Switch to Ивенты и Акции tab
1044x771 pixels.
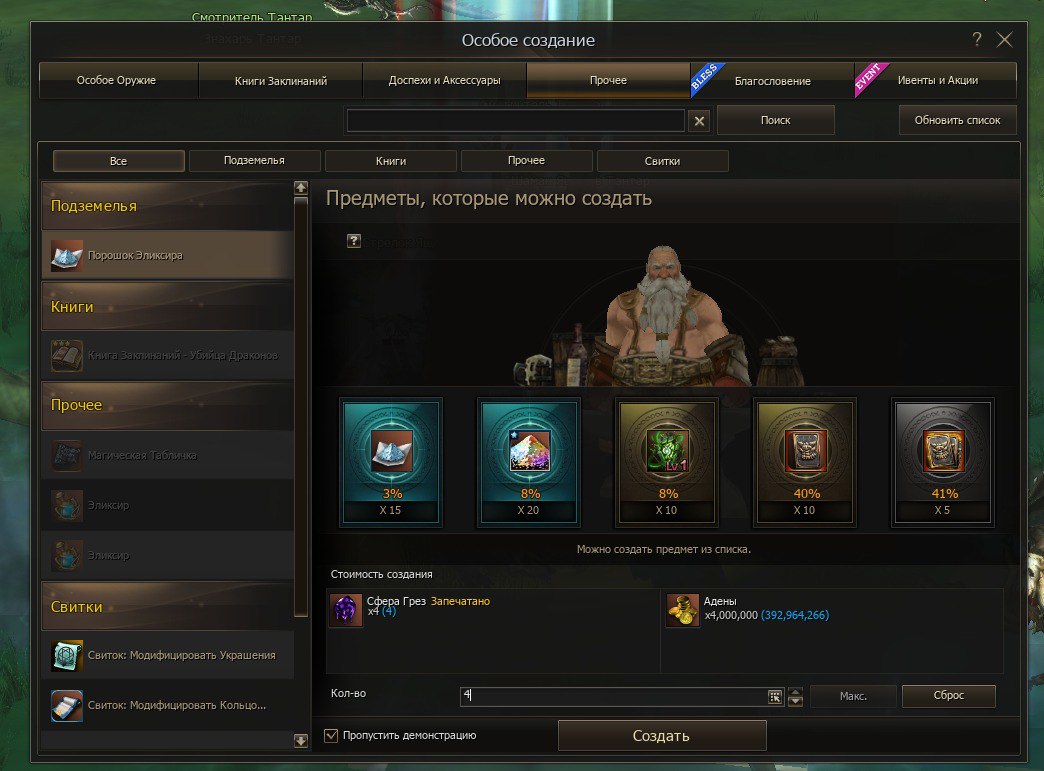[x=937, y=80]
